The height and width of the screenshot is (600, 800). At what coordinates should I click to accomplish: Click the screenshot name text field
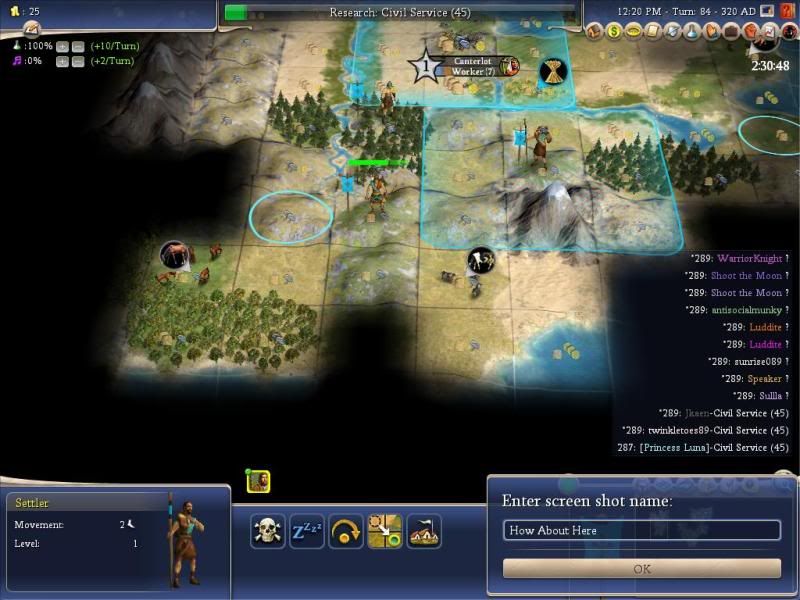click(x=641, y=530)
